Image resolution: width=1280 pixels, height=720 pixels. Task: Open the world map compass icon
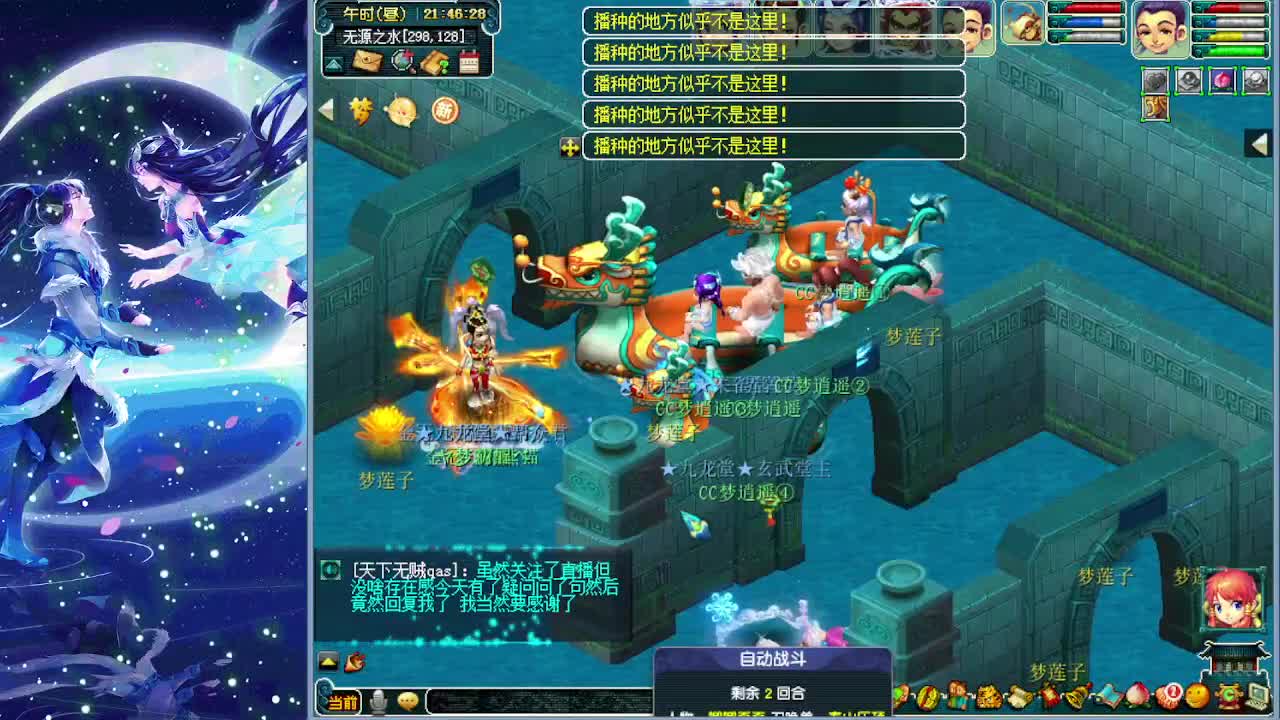pyautogui.click(x=402, y=61)
